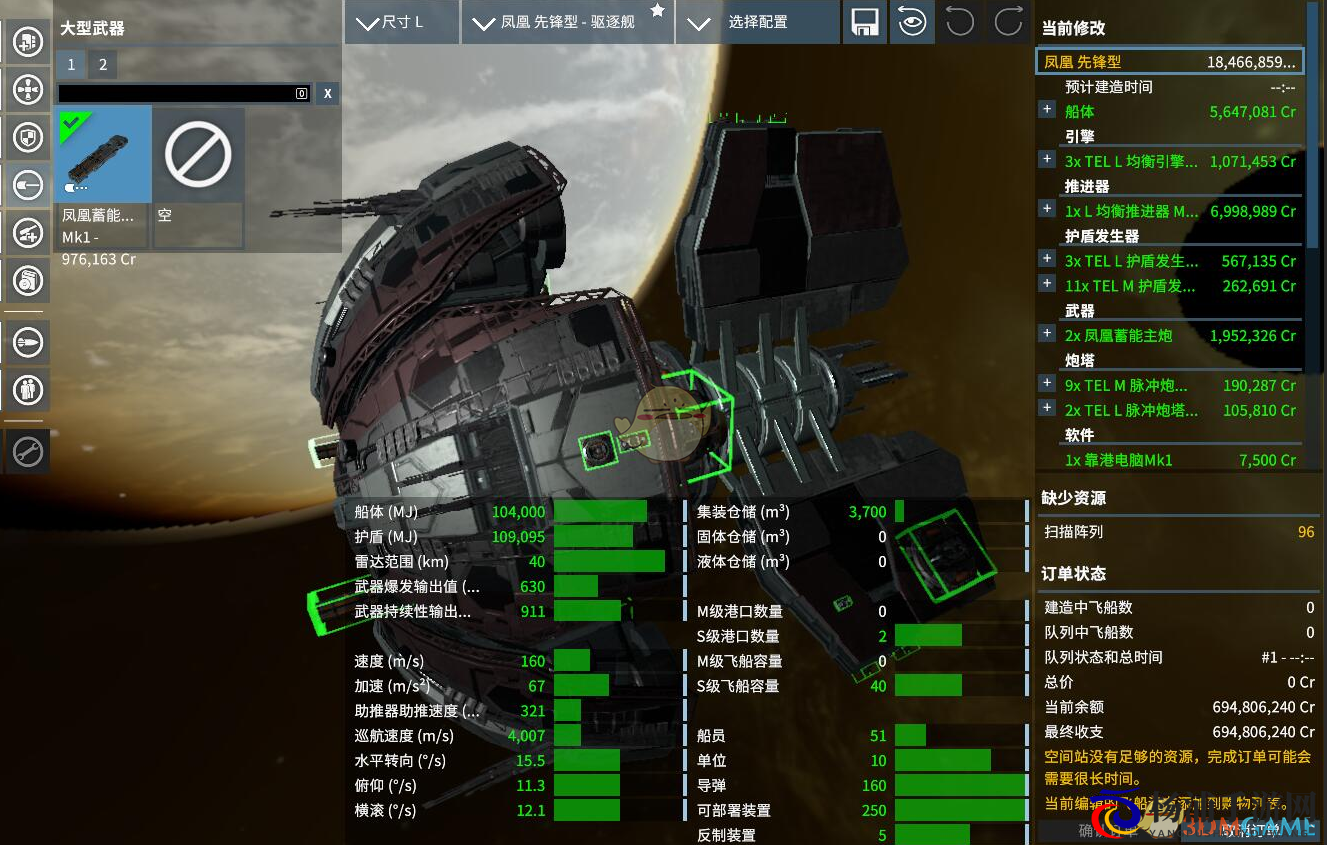Open the turret category icon with plus

click(x=27, y=233)
